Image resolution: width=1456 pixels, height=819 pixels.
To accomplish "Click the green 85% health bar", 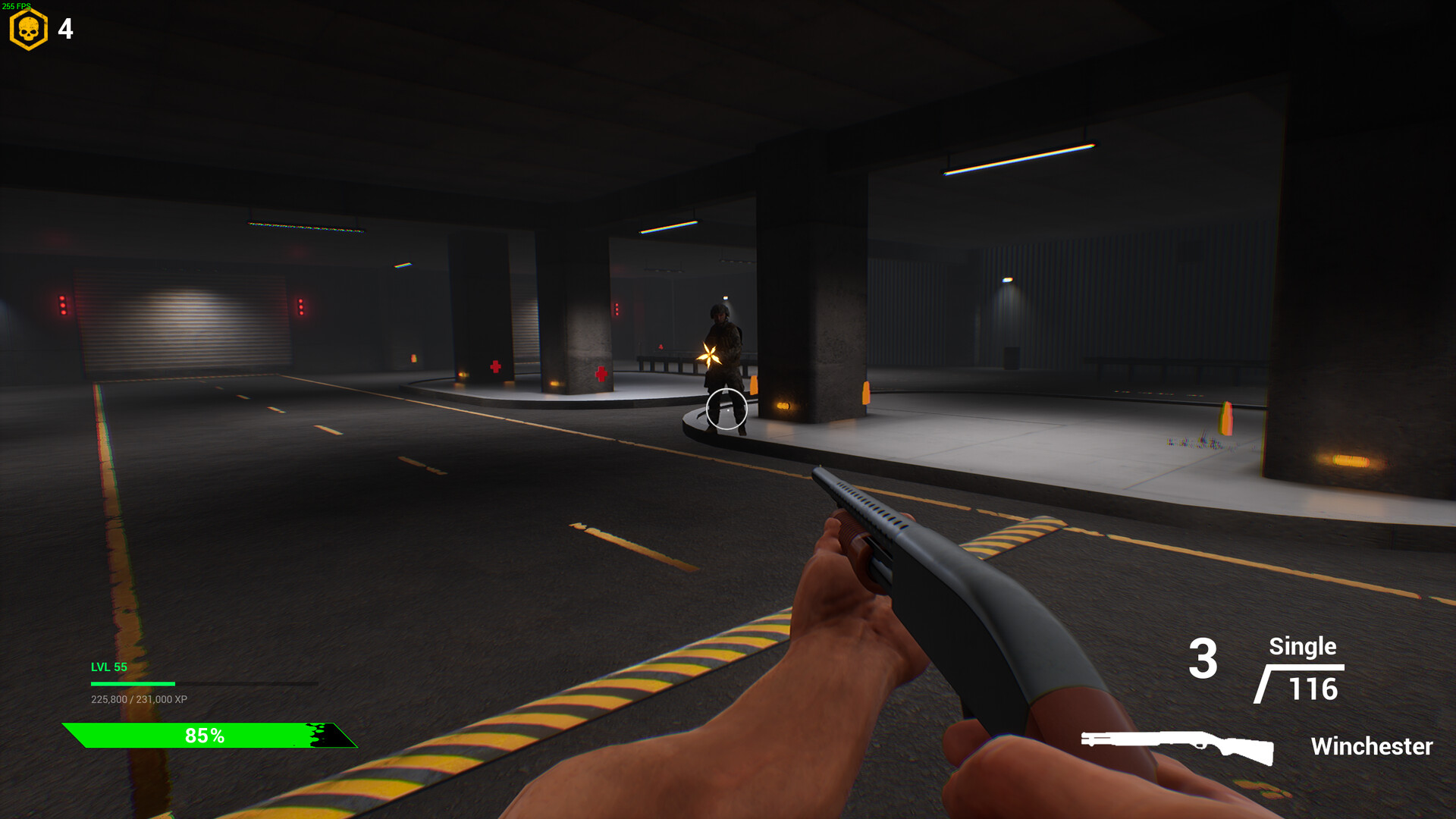I will (205, 734).
